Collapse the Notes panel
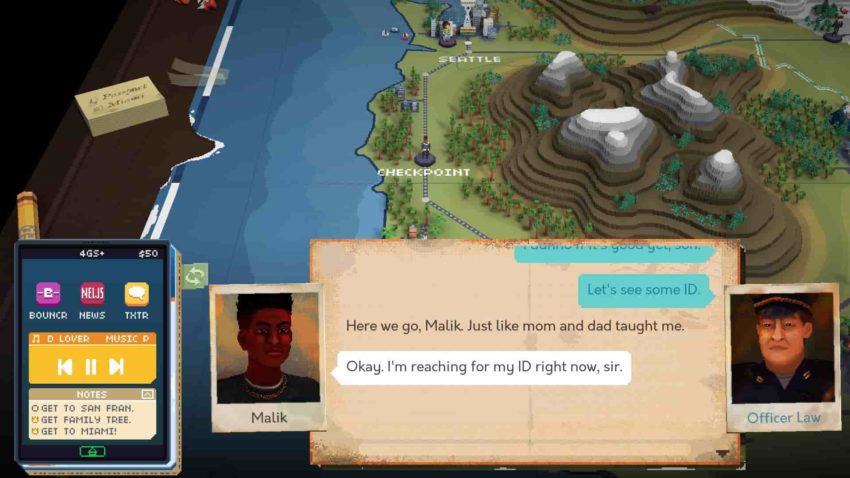The height and width of the screenshot is (478, 850). [x=148, y=394]
